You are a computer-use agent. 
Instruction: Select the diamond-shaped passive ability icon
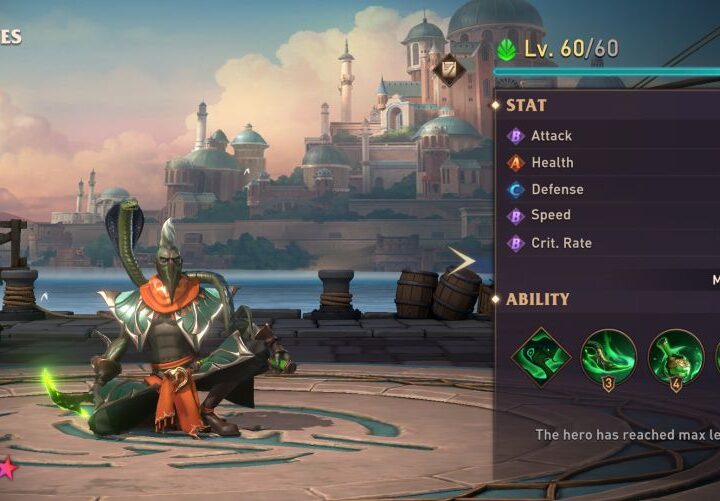point(541,357)
